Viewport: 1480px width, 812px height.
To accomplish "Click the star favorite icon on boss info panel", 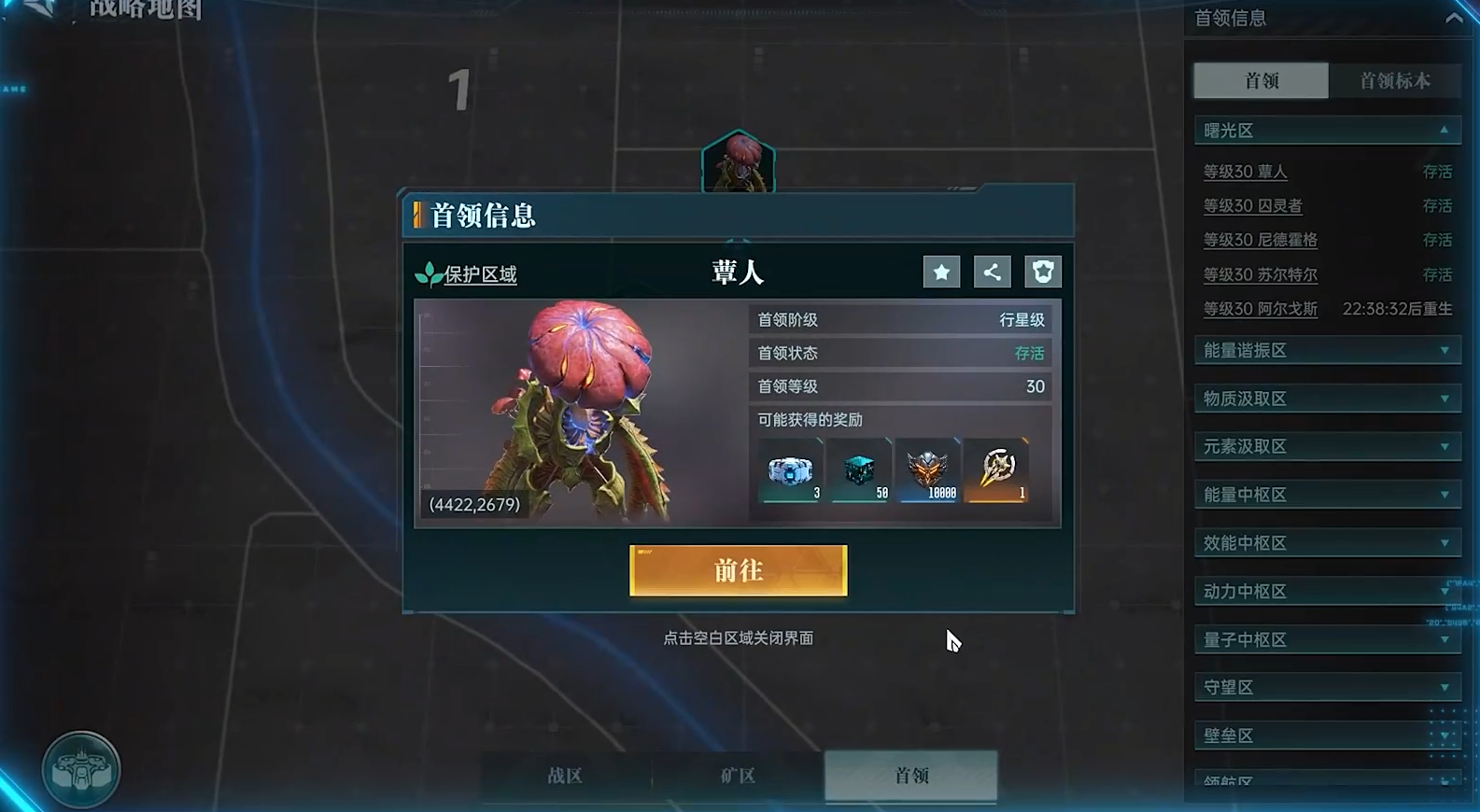I will click(x=941, y=272).
